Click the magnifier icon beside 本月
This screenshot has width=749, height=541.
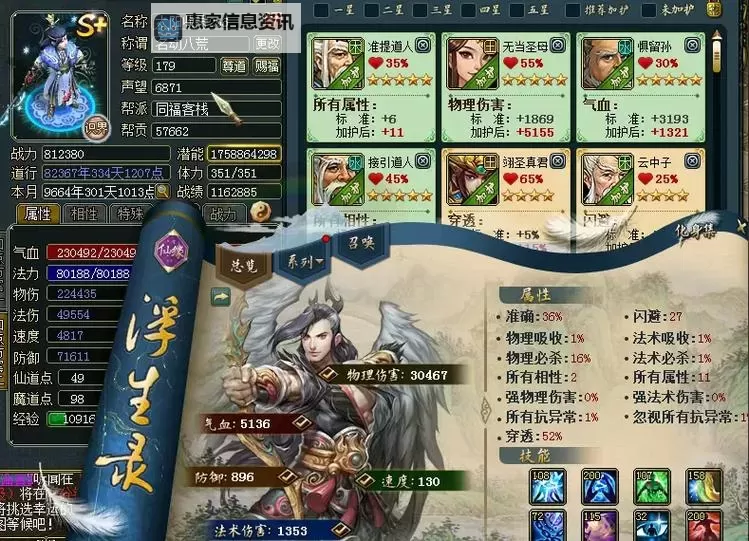[162, 190]
